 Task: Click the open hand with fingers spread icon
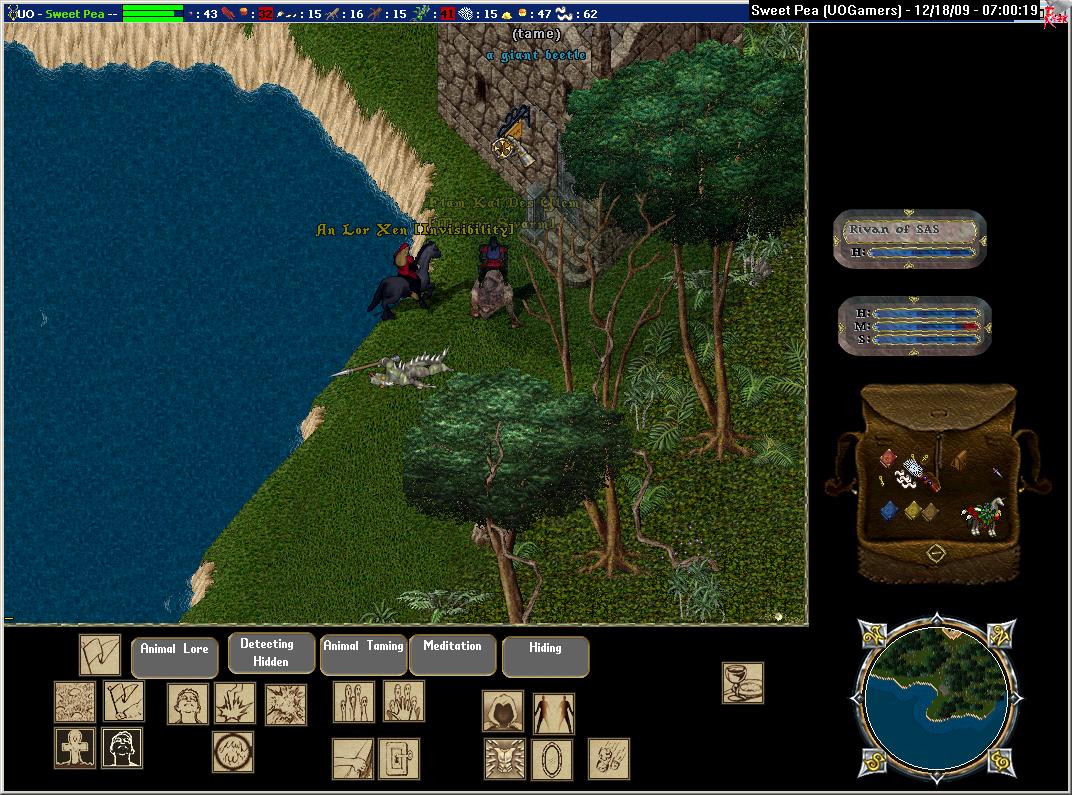tap(404, 701)
